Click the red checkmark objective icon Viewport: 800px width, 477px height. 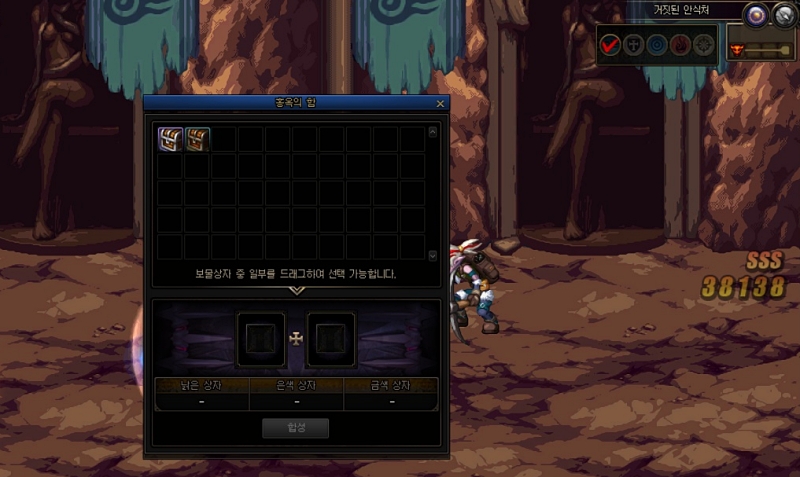611,44
